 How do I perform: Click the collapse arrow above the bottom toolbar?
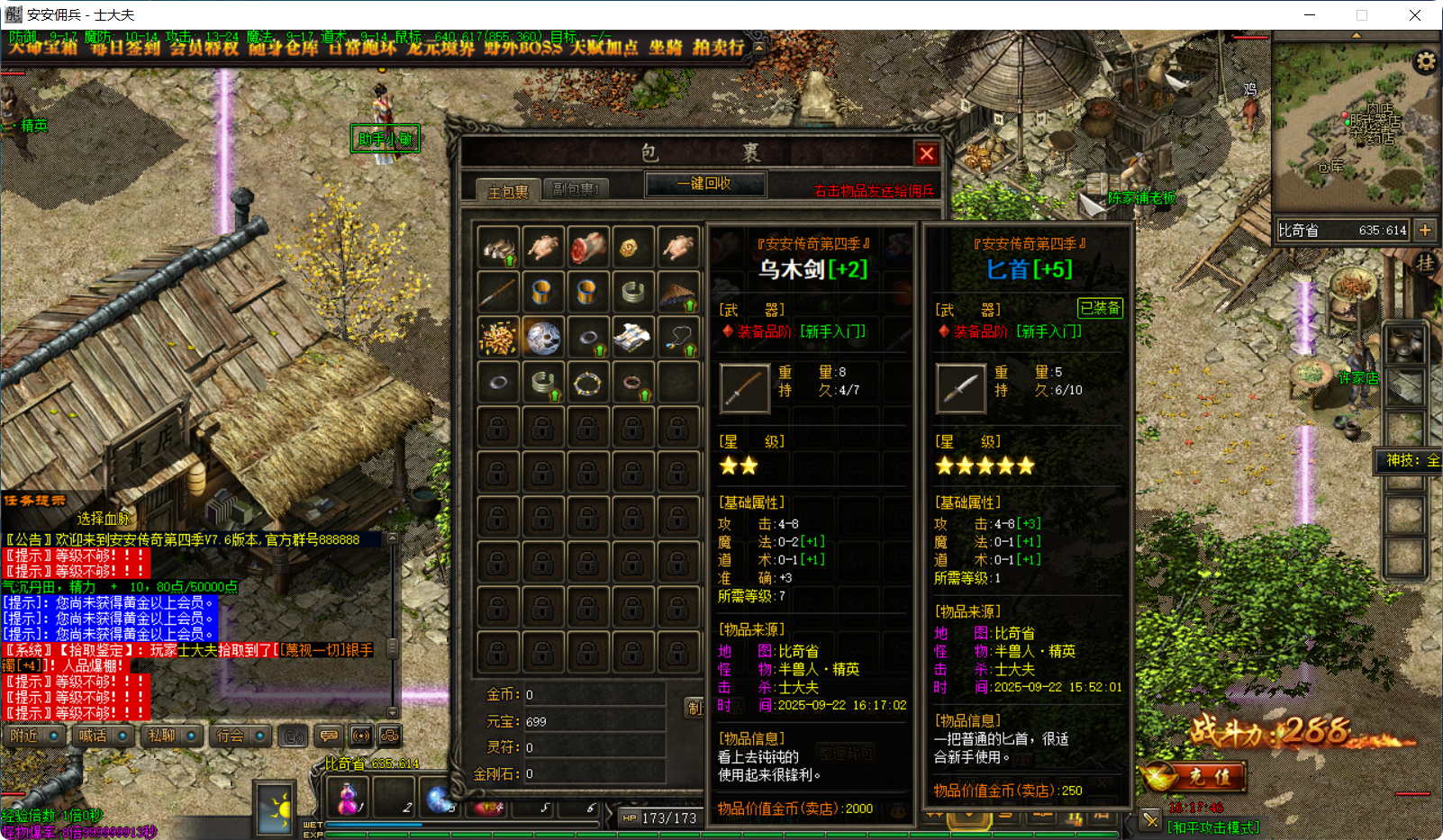(x=392, y=714)
